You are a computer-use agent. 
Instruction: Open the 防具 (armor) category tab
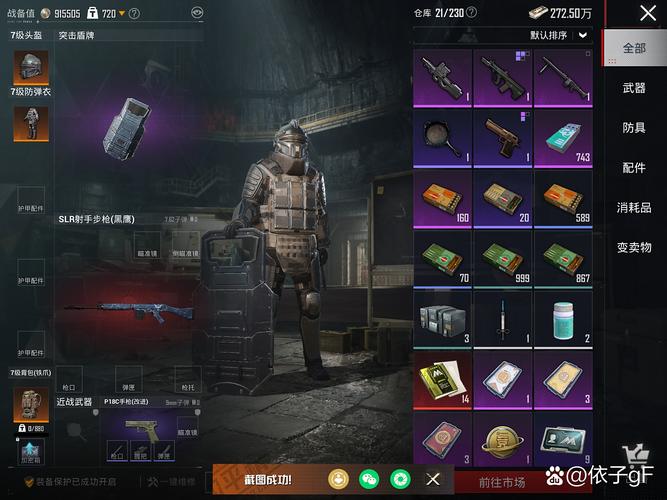(634, 128)
